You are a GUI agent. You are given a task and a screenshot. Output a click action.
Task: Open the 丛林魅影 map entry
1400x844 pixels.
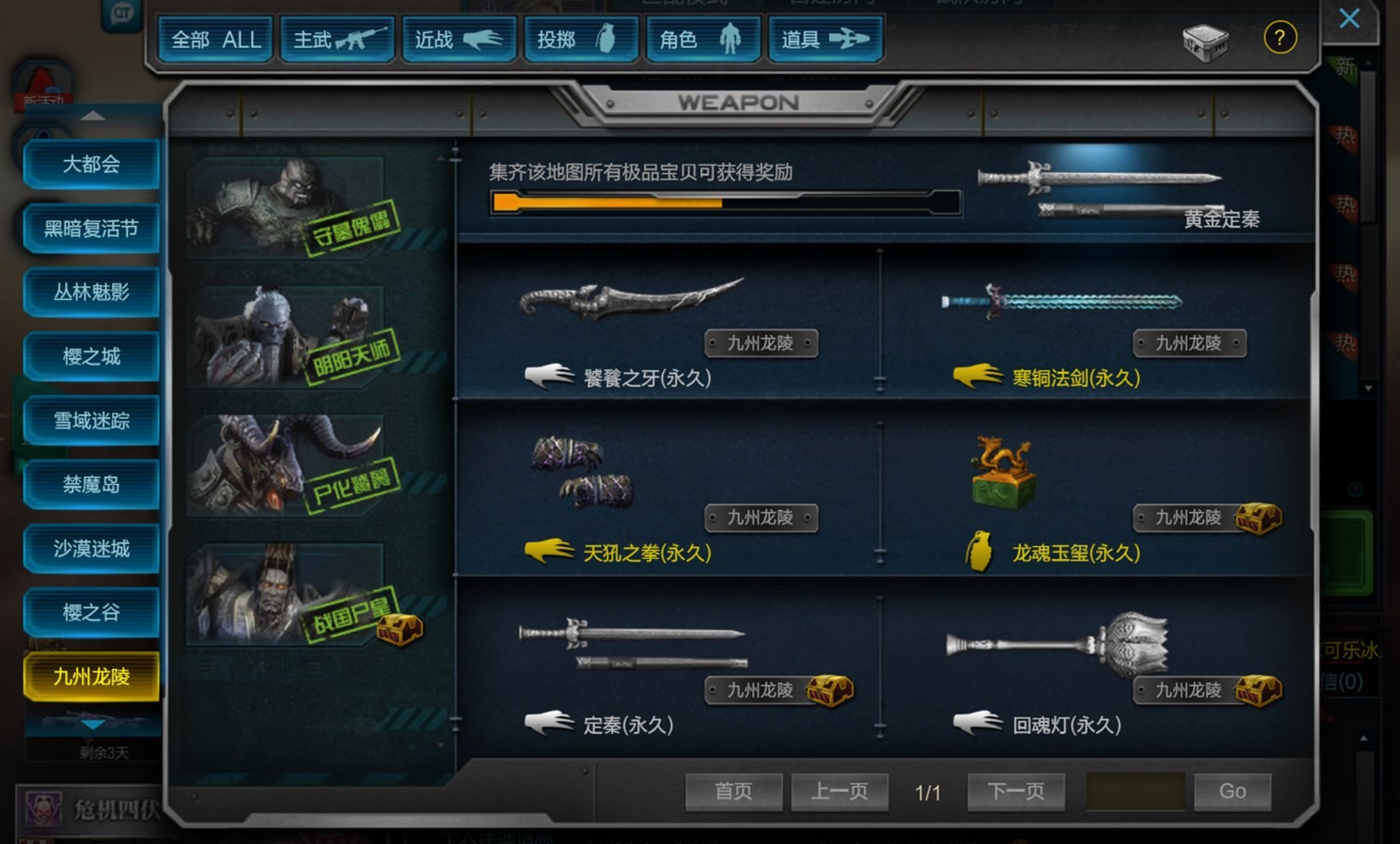(92, 292)
